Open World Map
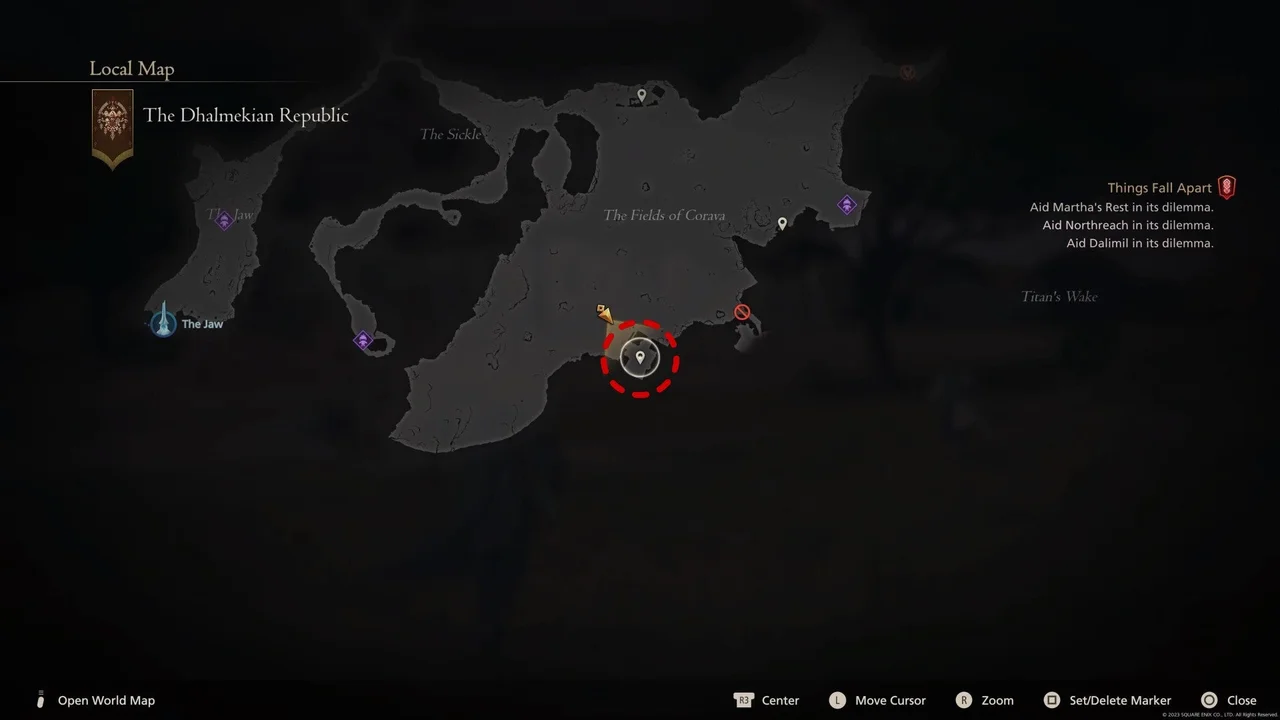1280x720 pixels. (106, 700)
